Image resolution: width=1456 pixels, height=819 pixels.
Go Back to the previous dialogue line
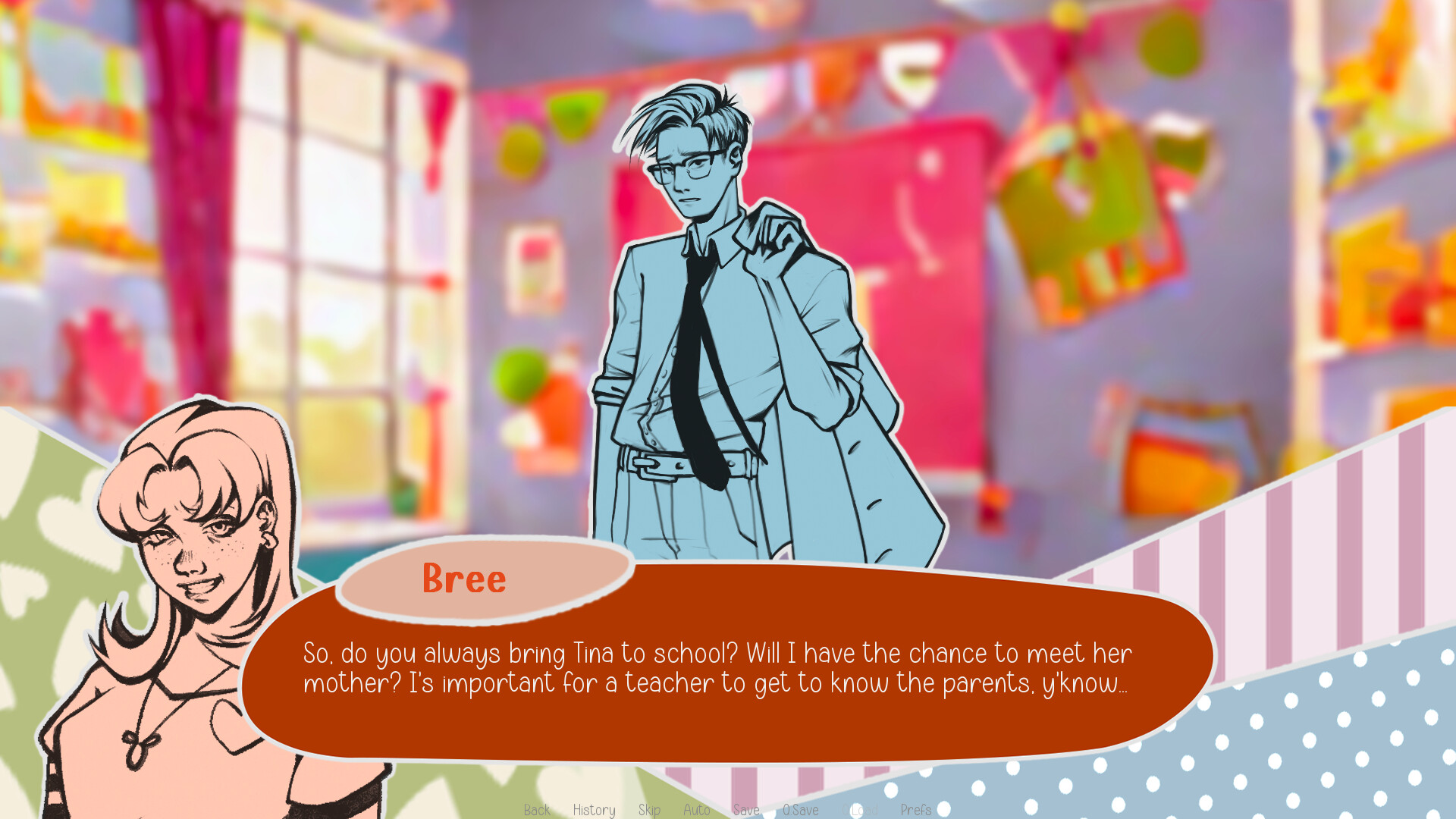(537, 810)
